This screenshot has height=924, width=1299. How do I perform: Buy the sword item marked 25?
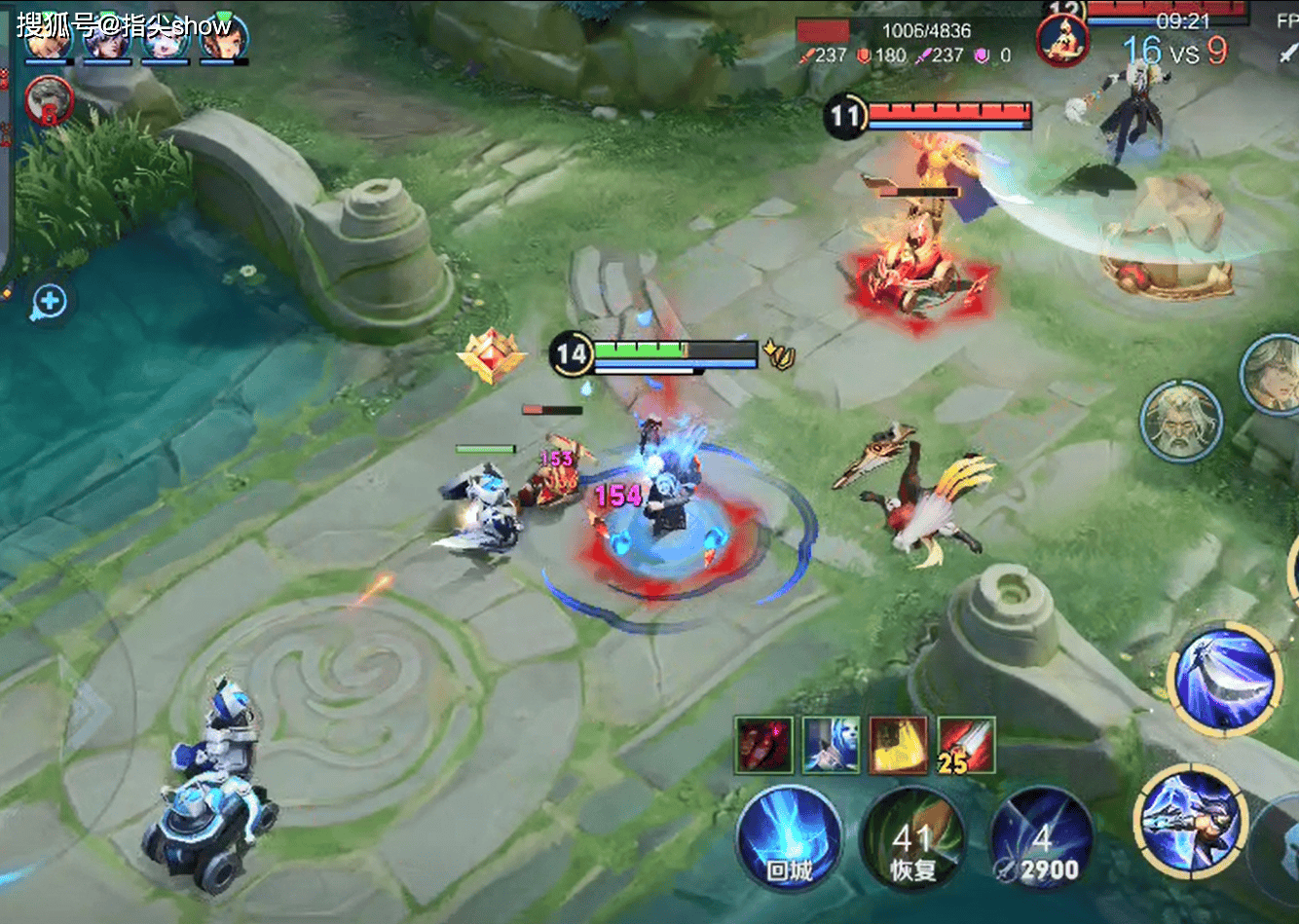966,746
